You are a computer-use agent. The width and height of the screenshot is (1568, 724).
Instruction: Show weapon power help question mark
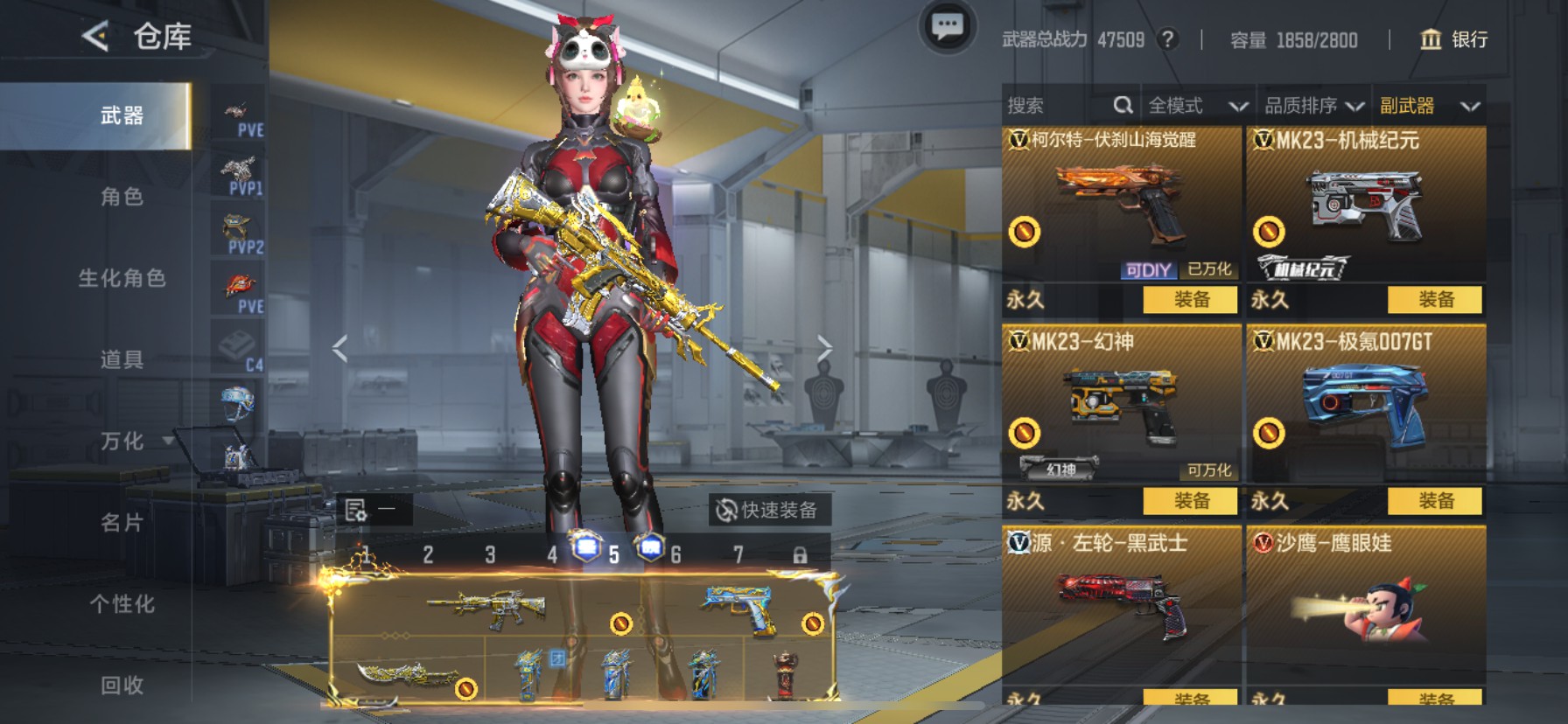point(1167,39)
